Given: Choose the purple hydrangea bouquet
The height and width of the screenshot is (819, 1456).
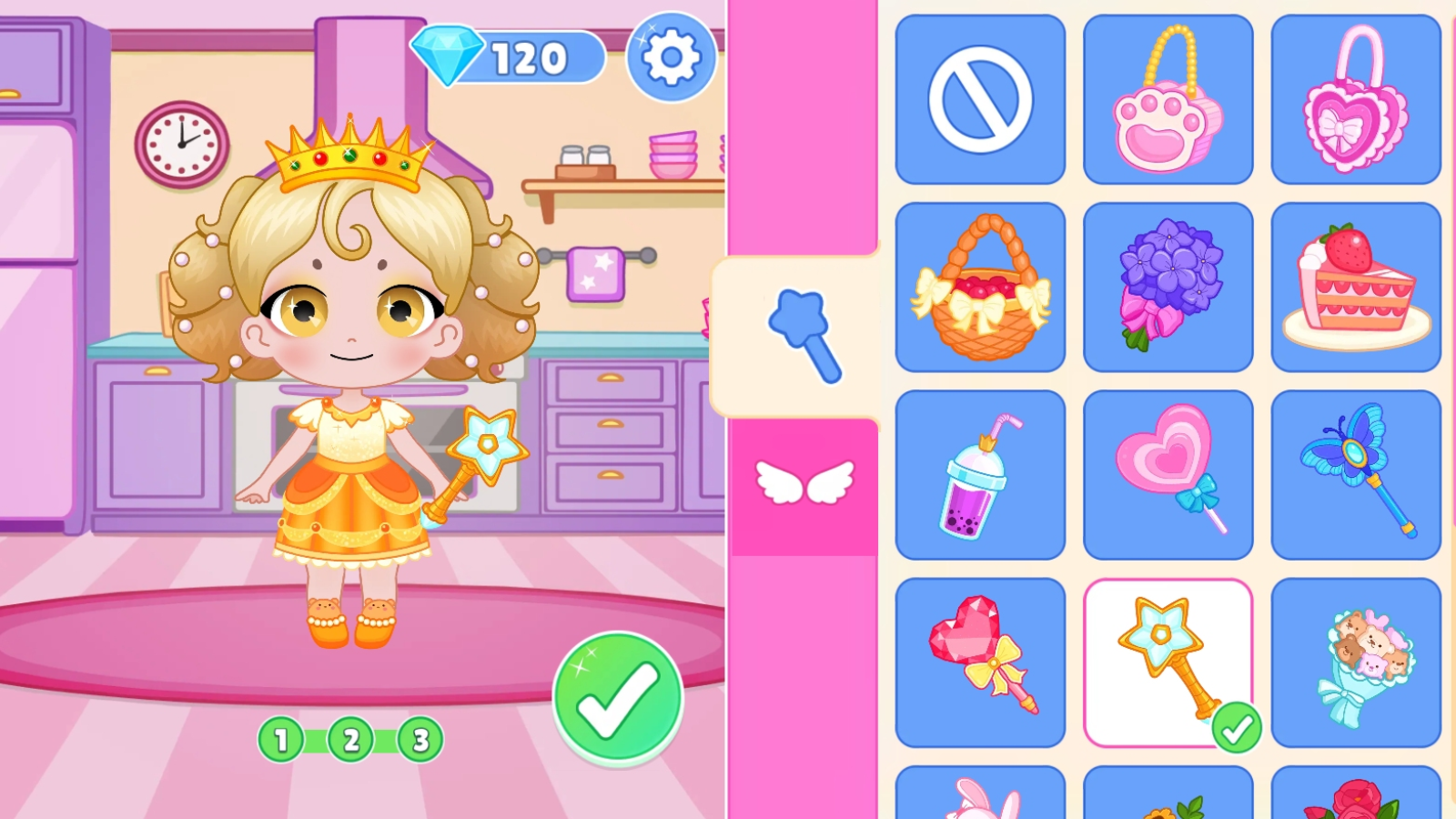Looking at the screenshot, I should tap(1168, 285).
